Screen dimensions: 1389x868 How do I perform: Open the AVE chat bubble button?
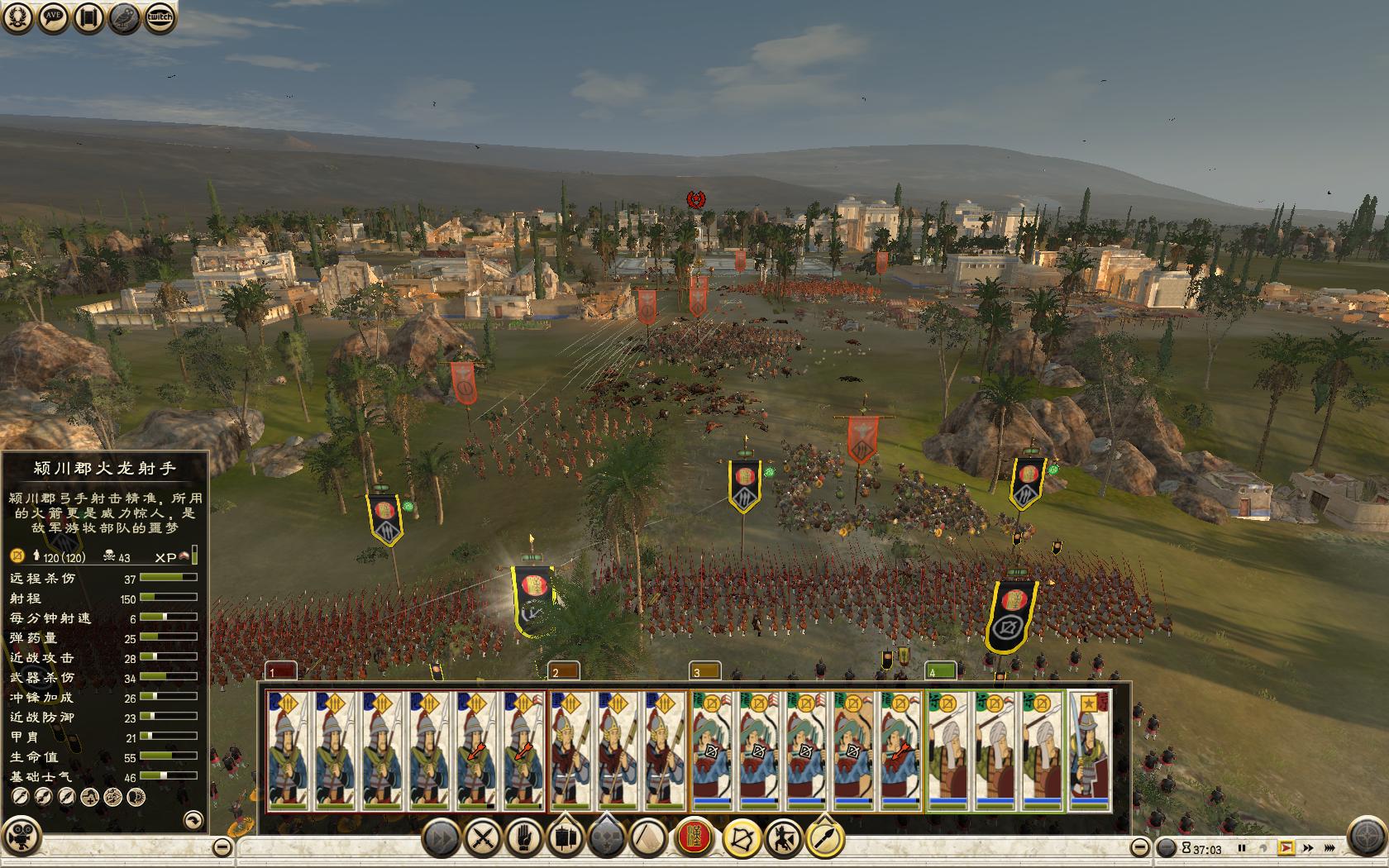(x=53, y=17)
